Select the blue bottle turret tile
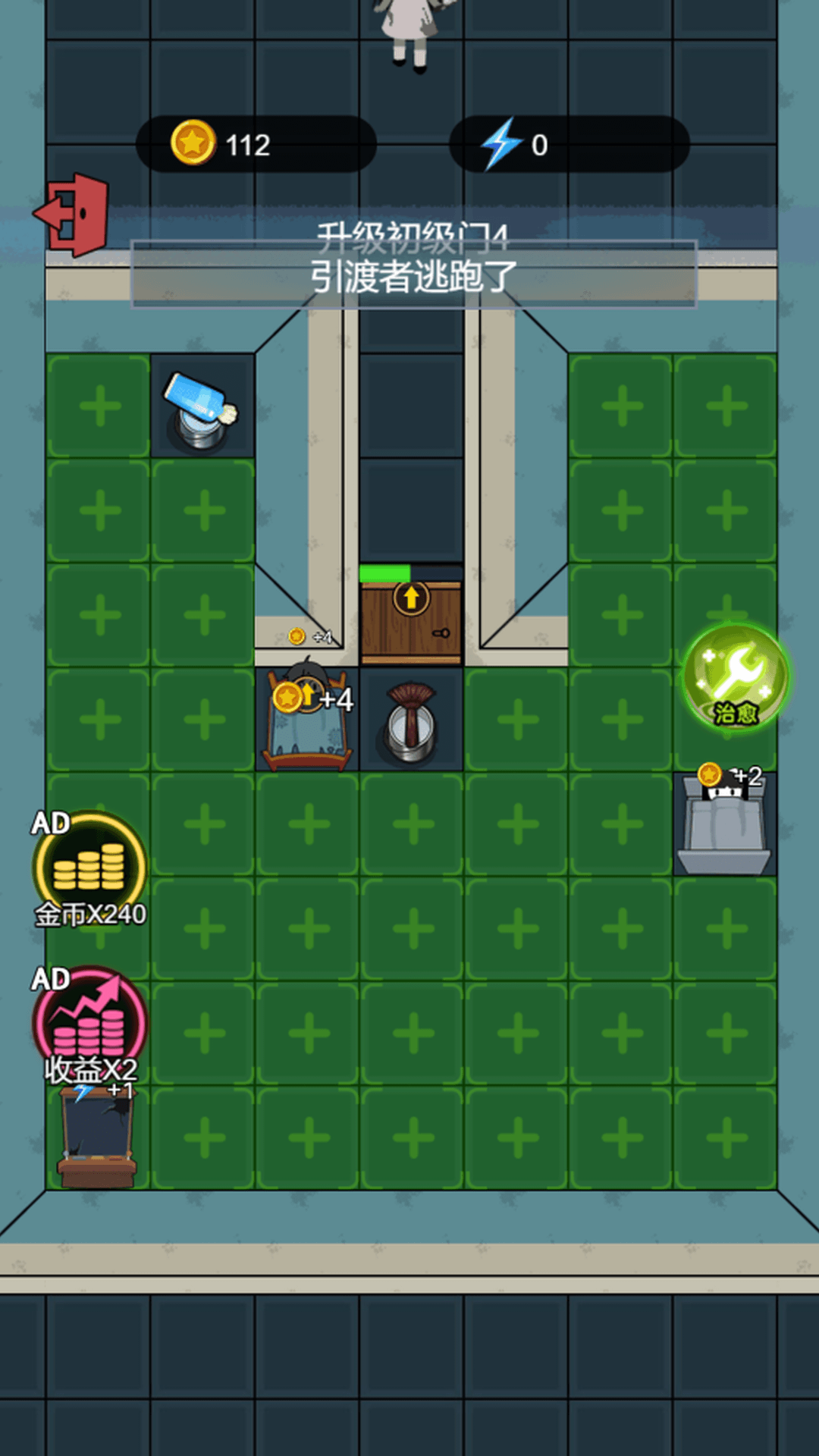The width and height of the screenshot is (819, 1456). [202, 408]
